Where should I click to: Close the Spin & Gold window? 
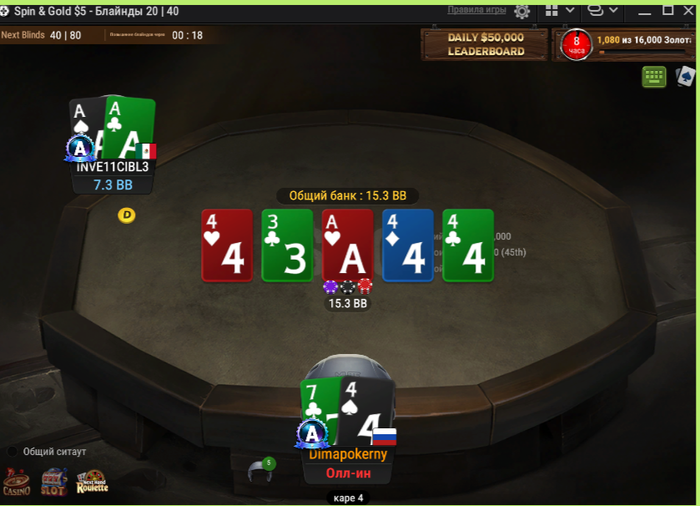click(689, 10)
